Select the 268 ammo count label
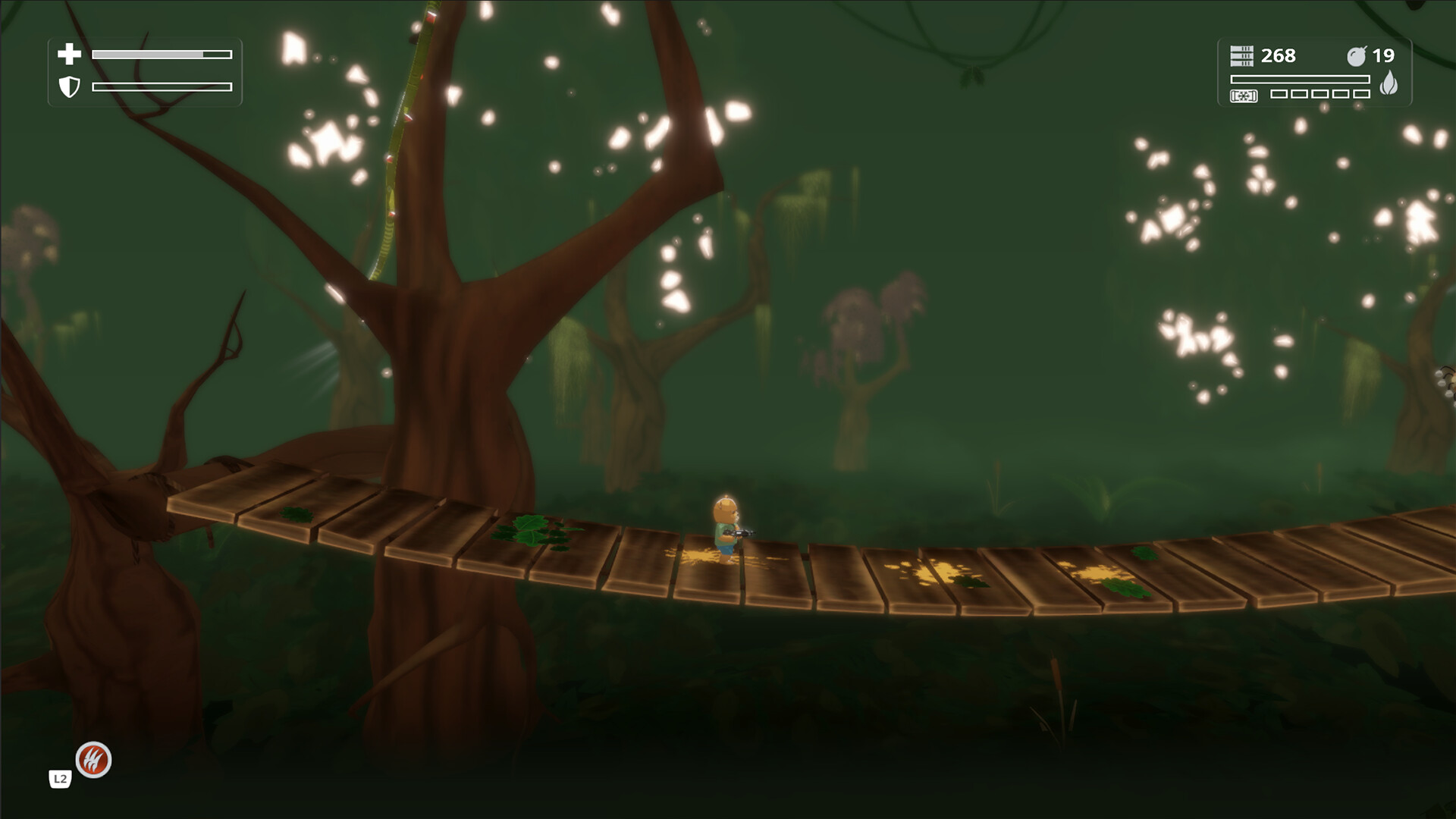Viewport: 1456px width, 819px height. 1279,56
